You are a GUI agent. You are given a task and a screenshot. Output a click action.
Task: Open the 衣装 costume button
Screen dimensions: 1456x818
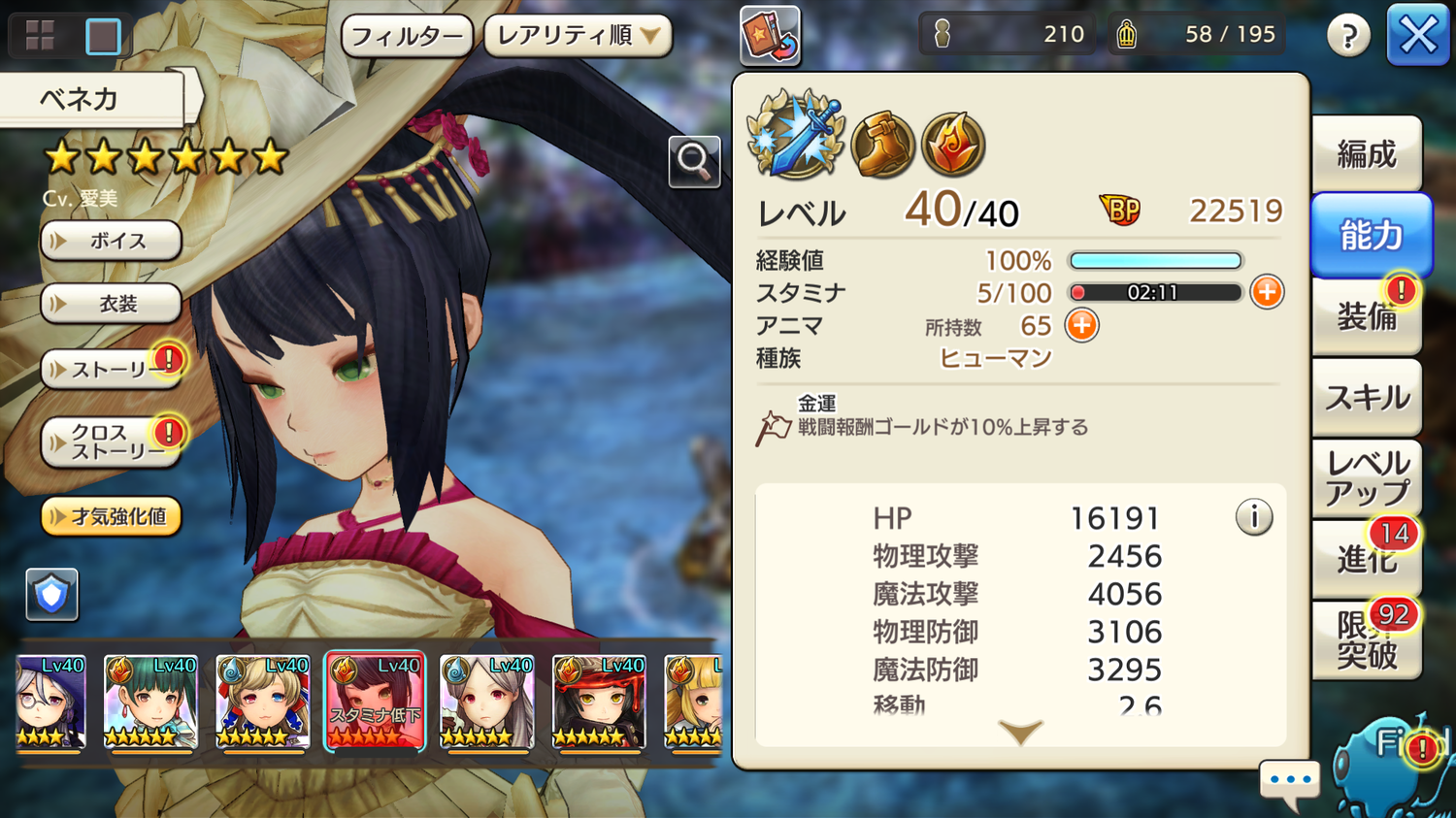point(111,304)
